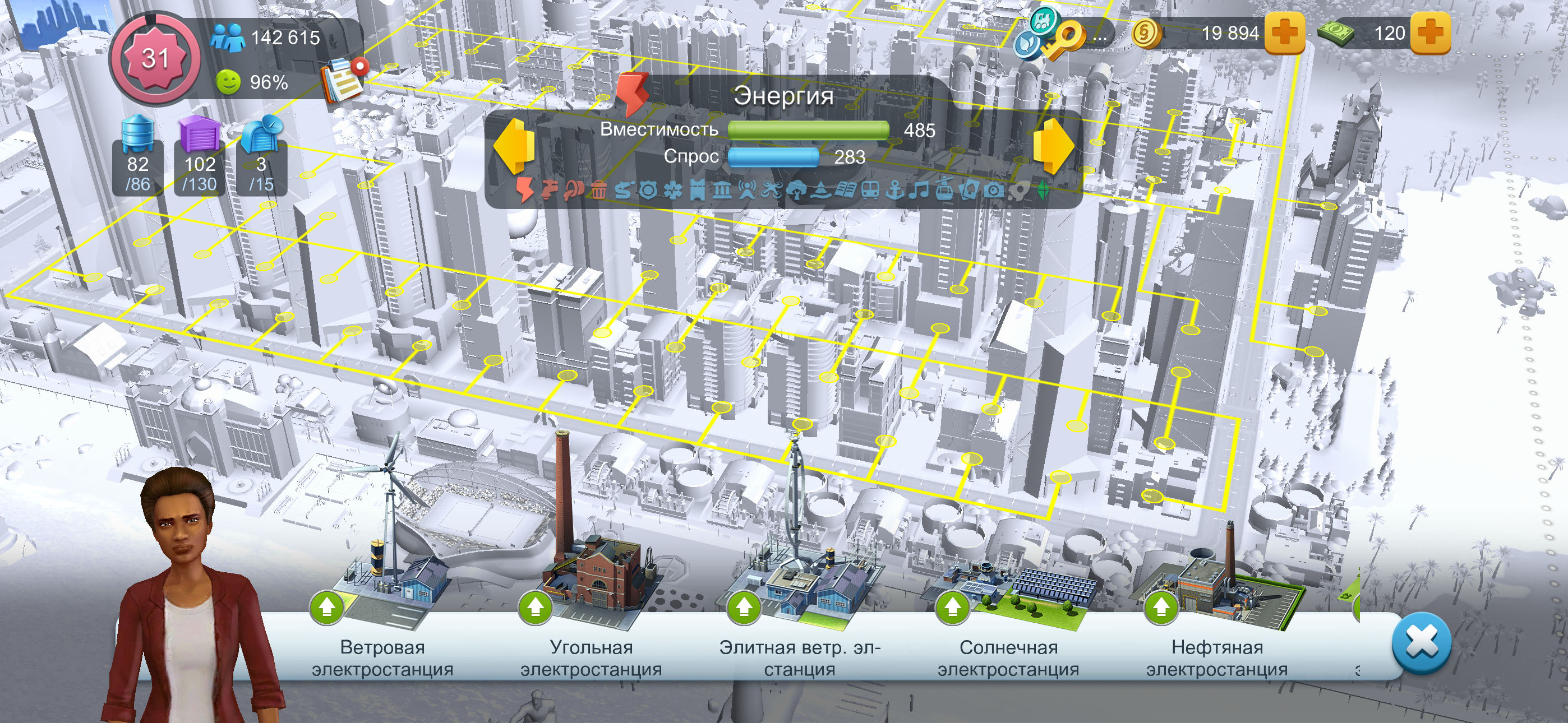
Task: Switch to the bus transportation category
Action: point(870,191)
